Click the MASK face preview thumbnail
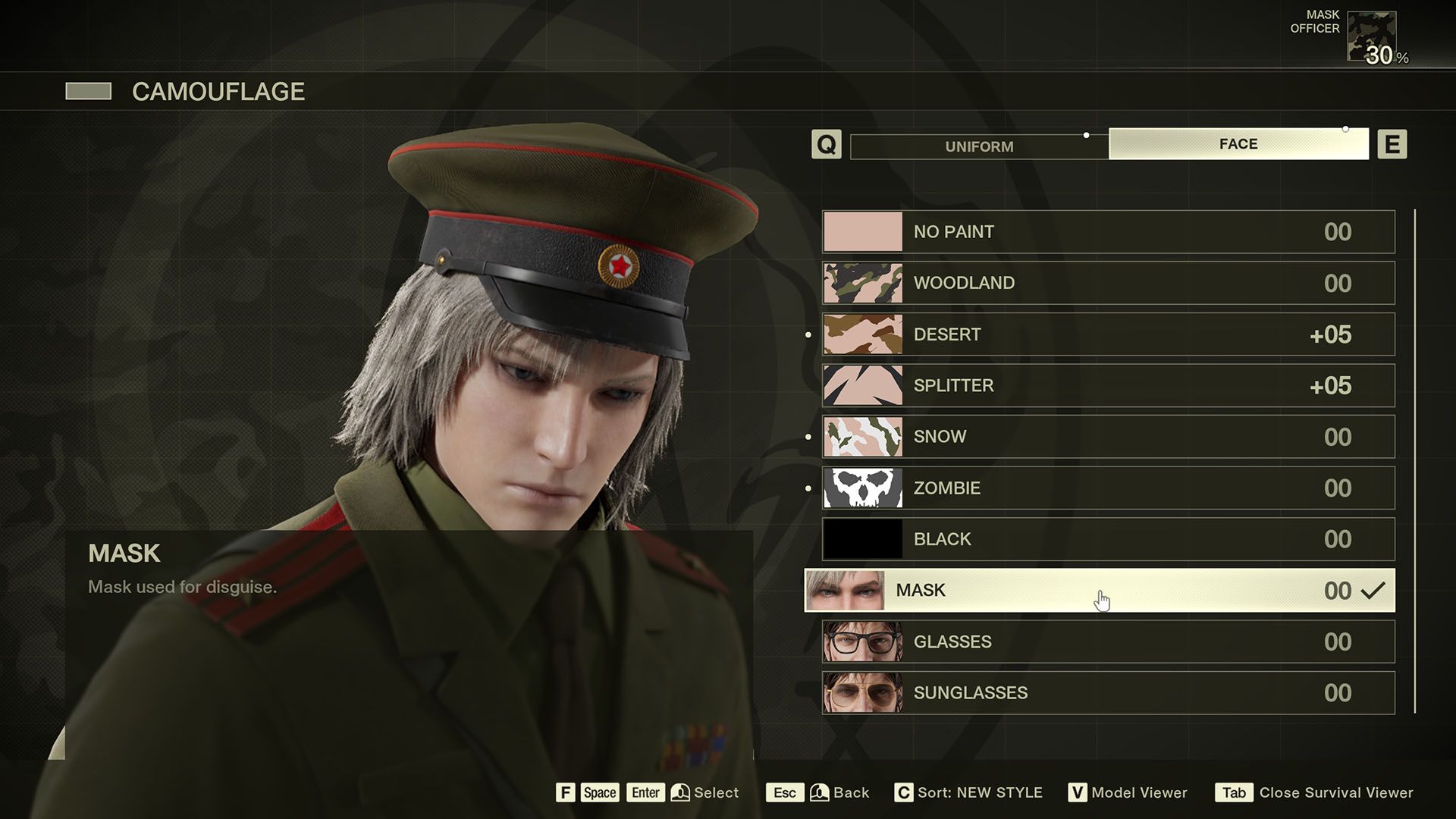The image size is (1456, 819). tap(861, 589)
